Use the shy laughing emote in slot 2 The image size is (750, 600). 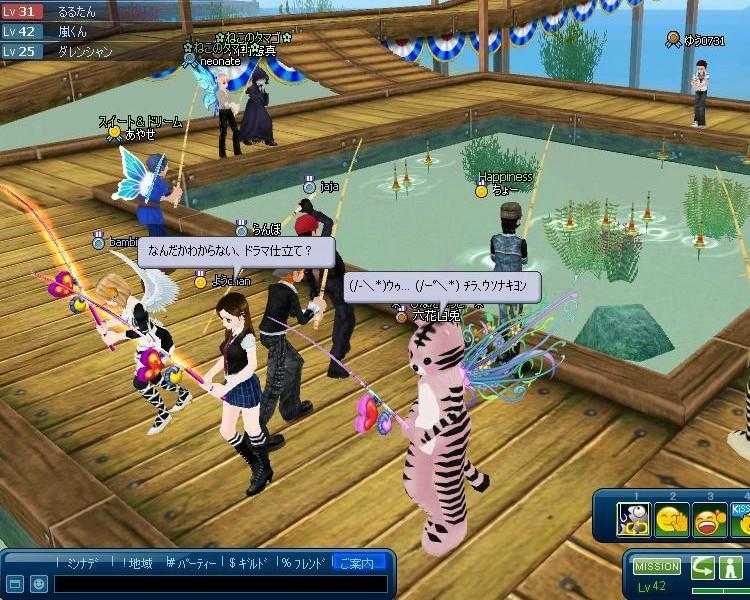[672, 520]
